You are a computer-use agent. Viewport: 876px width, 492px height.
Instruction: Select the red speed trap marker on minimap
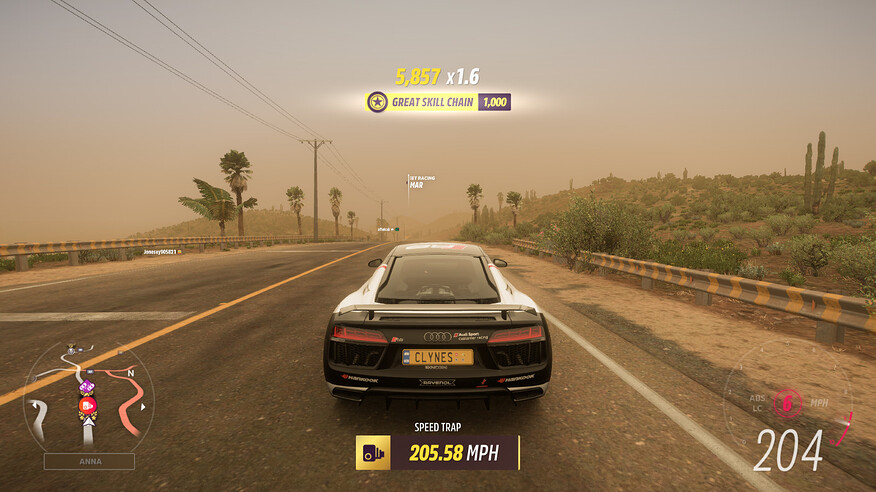tap(87, 404)
